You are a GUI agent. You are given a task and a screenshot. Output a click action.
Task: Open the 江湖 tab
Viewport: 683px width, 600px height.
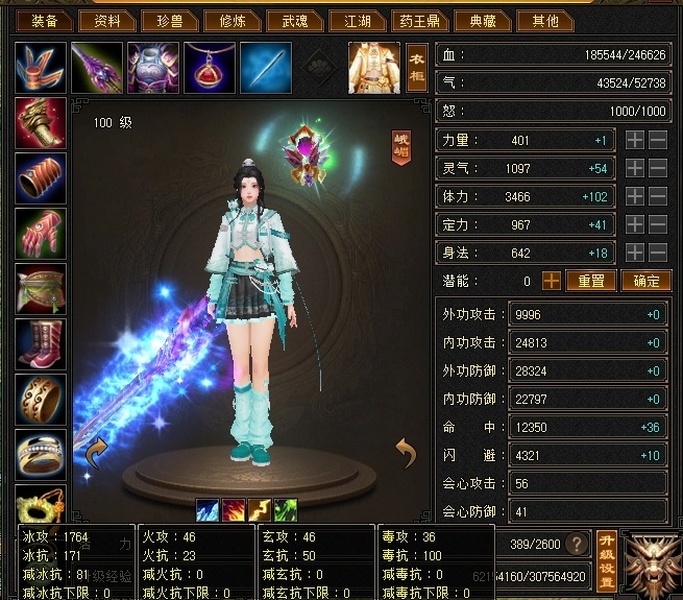[x=357, y=21]
